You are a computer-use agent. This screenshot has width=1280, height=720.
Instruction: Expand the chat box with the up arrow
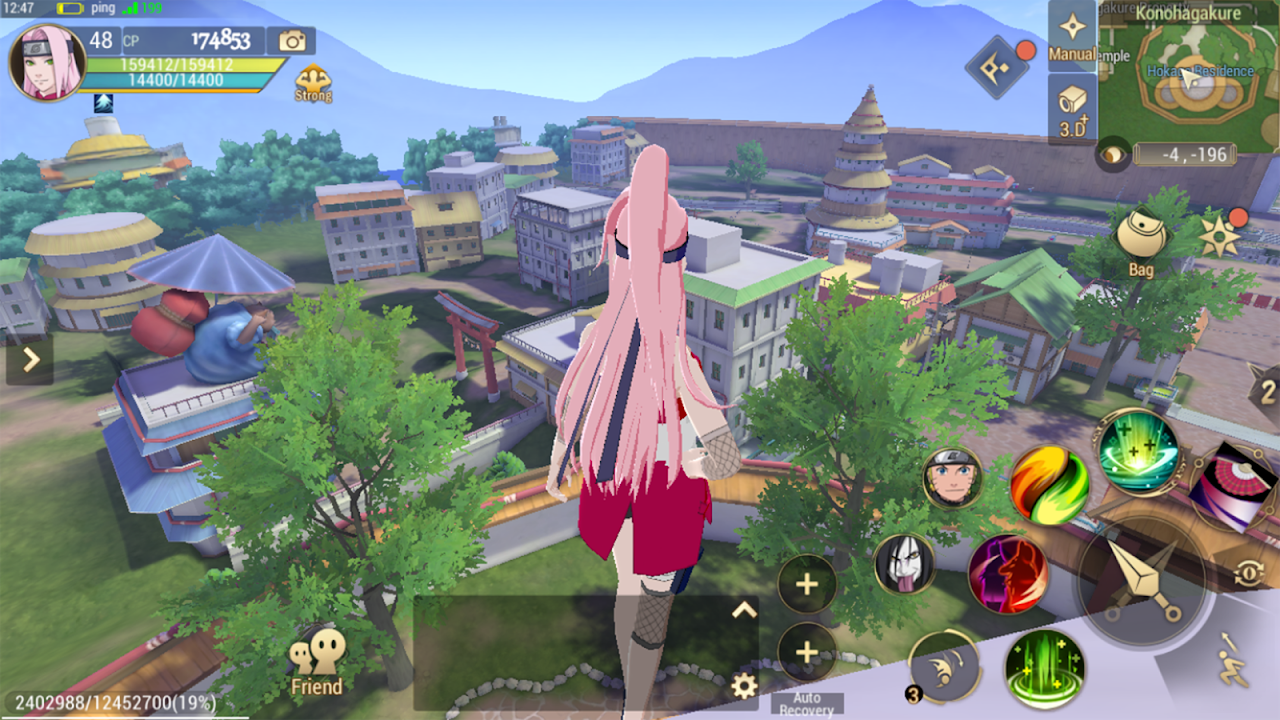(x=743, y=609)
